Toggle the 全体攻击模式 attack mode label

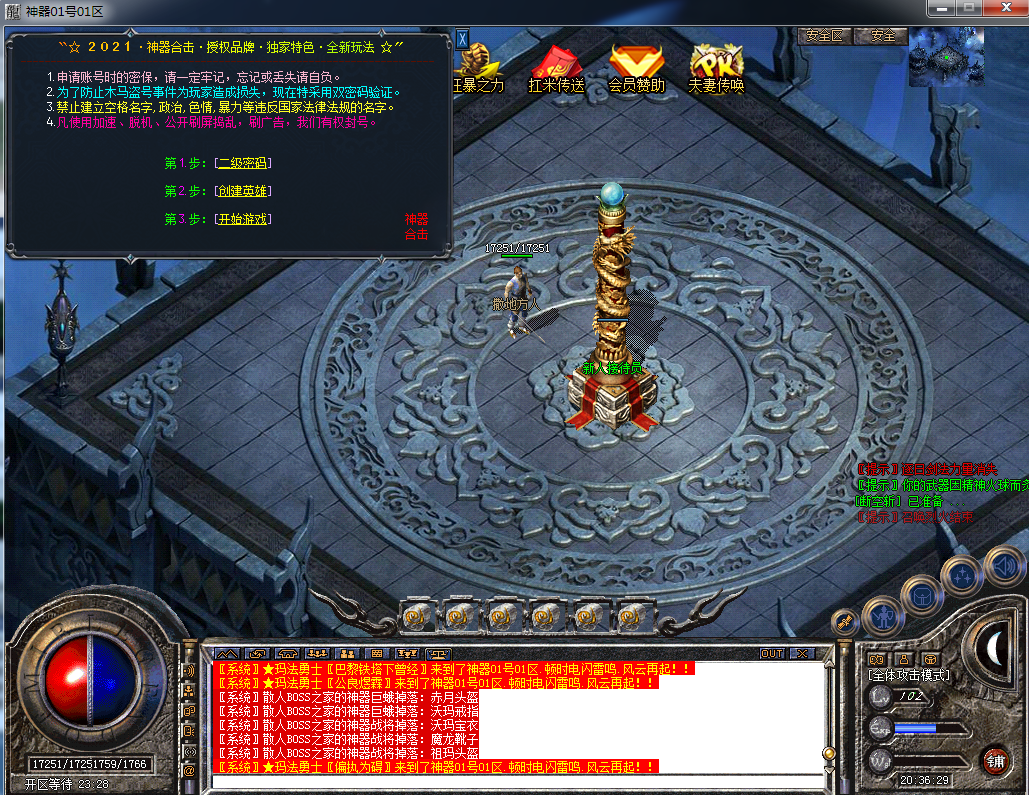(909, 676)
